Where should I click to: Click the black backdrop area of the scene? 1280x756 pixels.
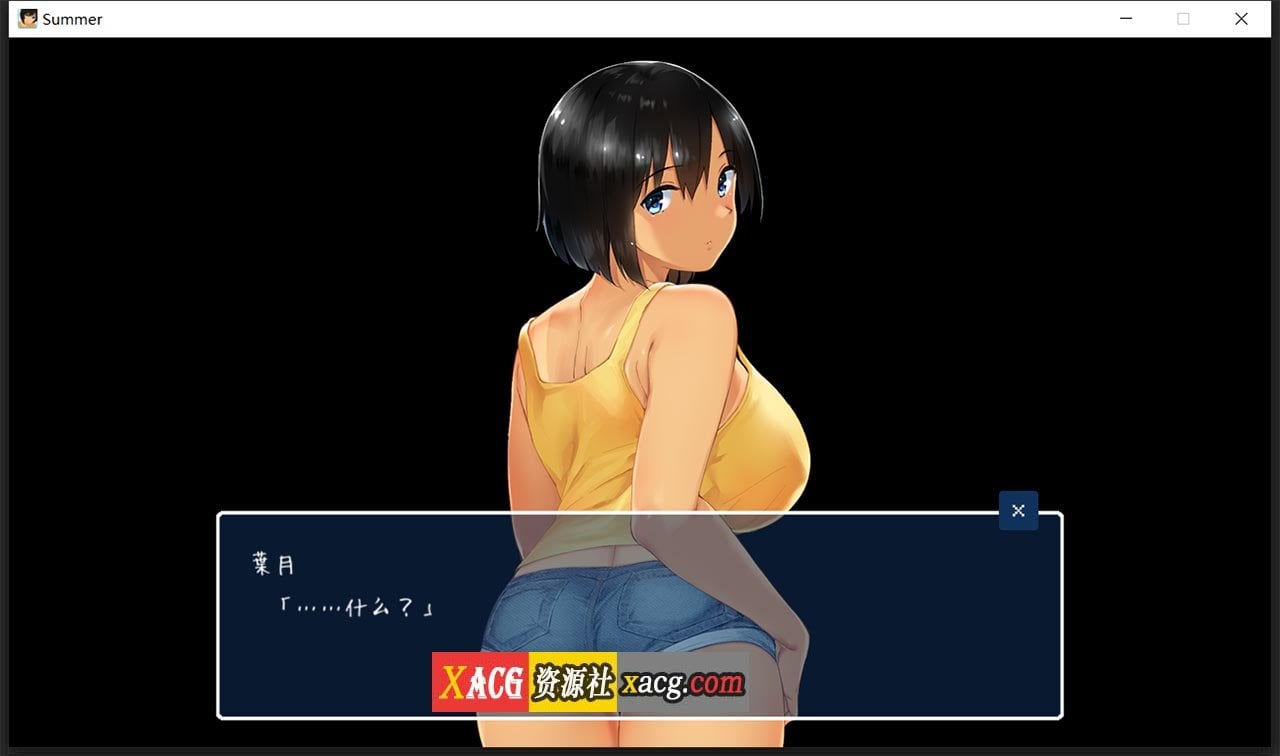[200, 250]
